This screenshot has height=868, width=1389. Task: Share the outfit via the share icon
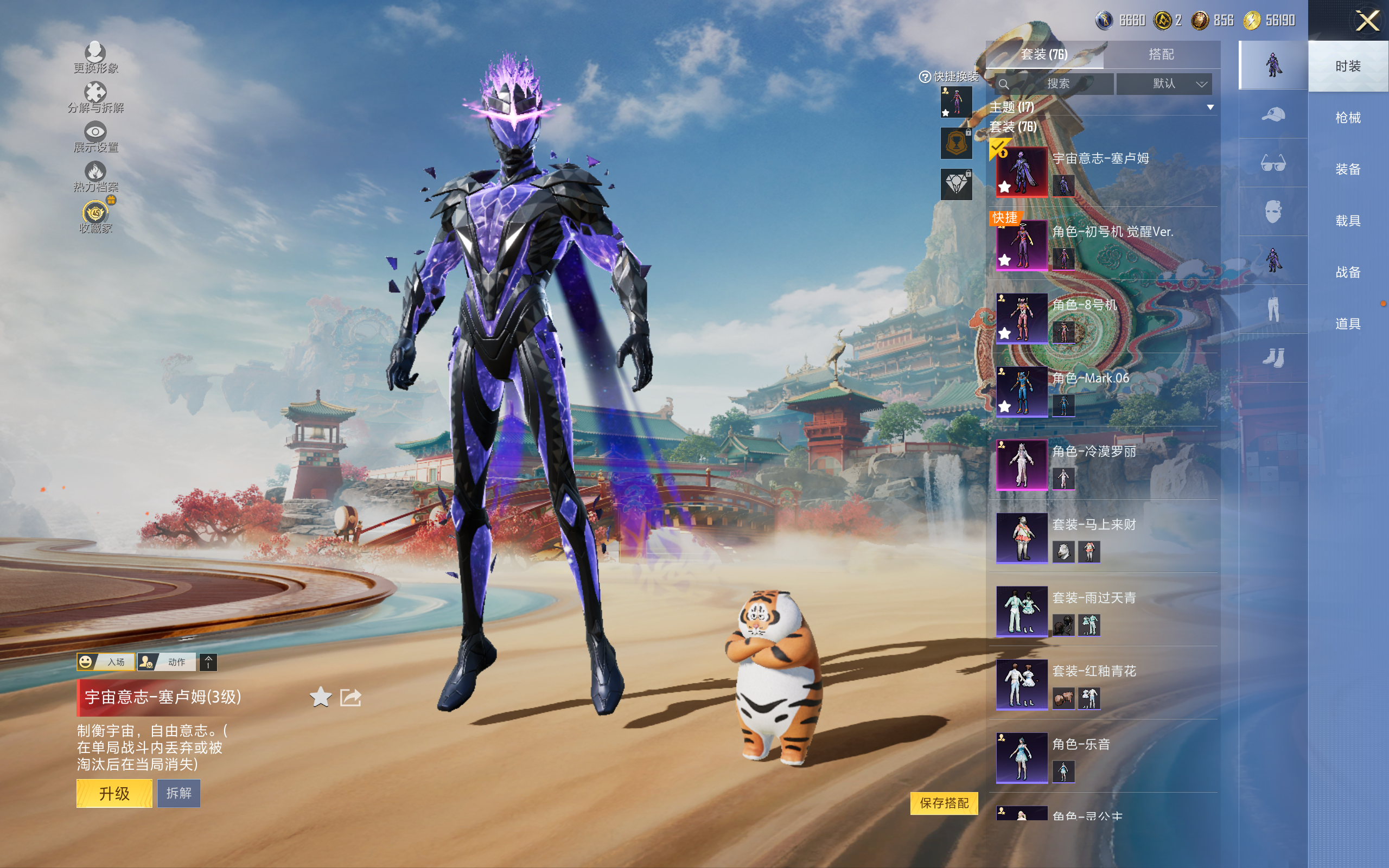pos(351,698)
